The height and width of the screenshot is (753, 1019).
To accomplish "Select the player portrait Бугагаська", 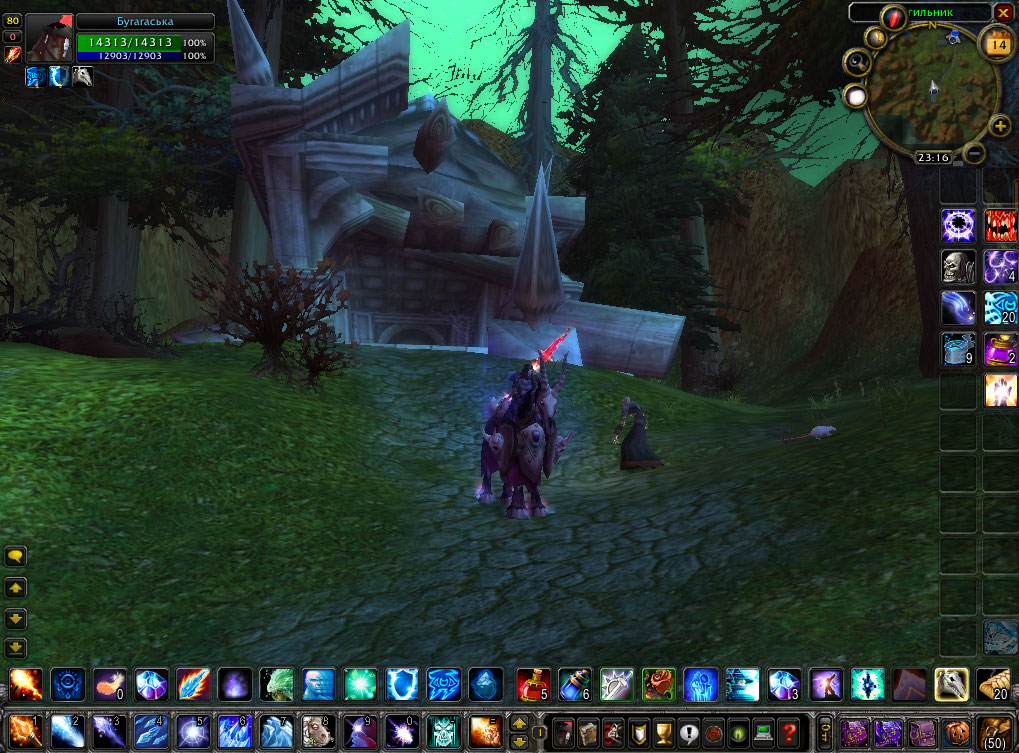I will (x=48, y=39).
